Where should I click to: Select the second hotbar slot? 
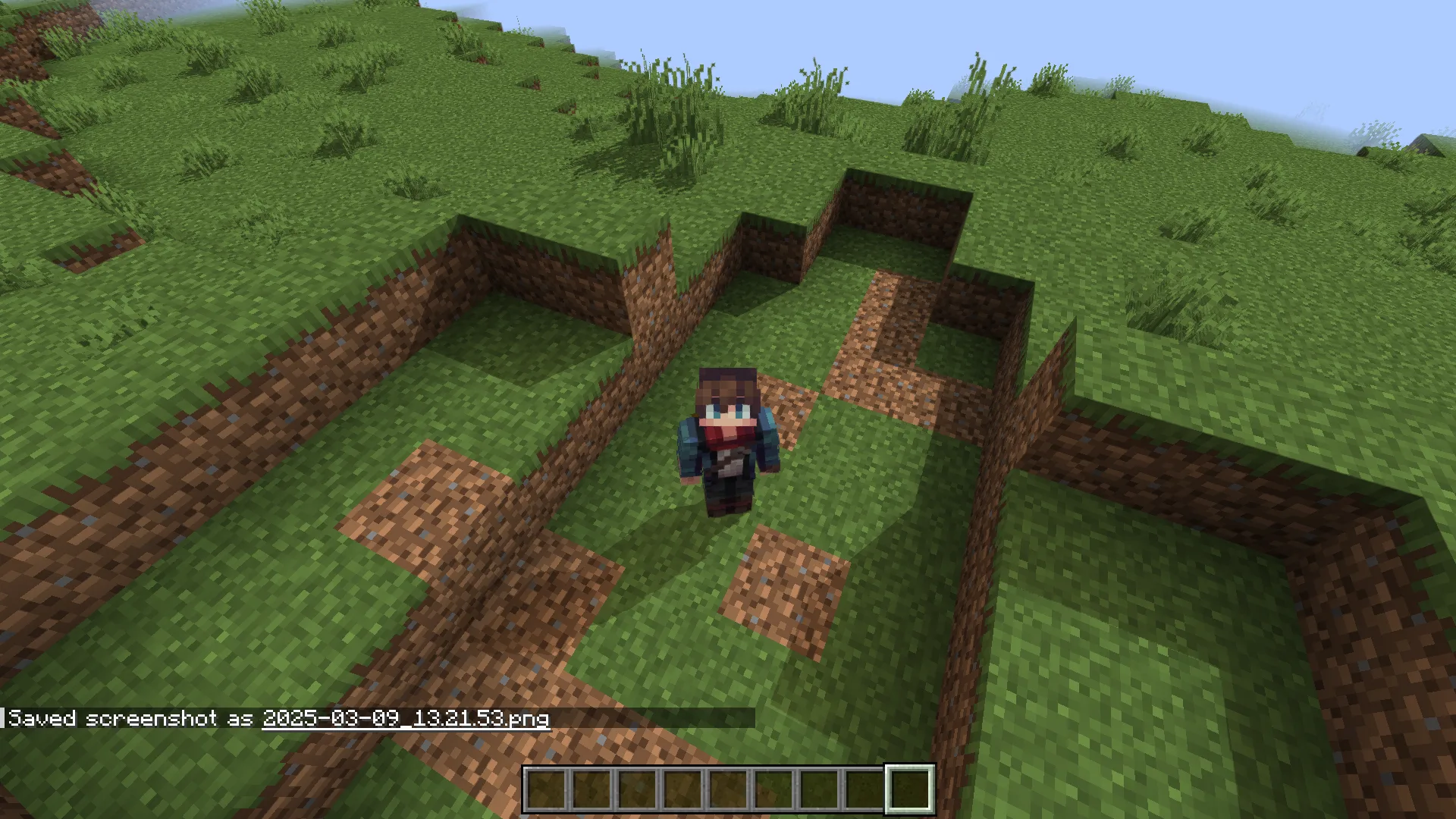pos(593,789)
